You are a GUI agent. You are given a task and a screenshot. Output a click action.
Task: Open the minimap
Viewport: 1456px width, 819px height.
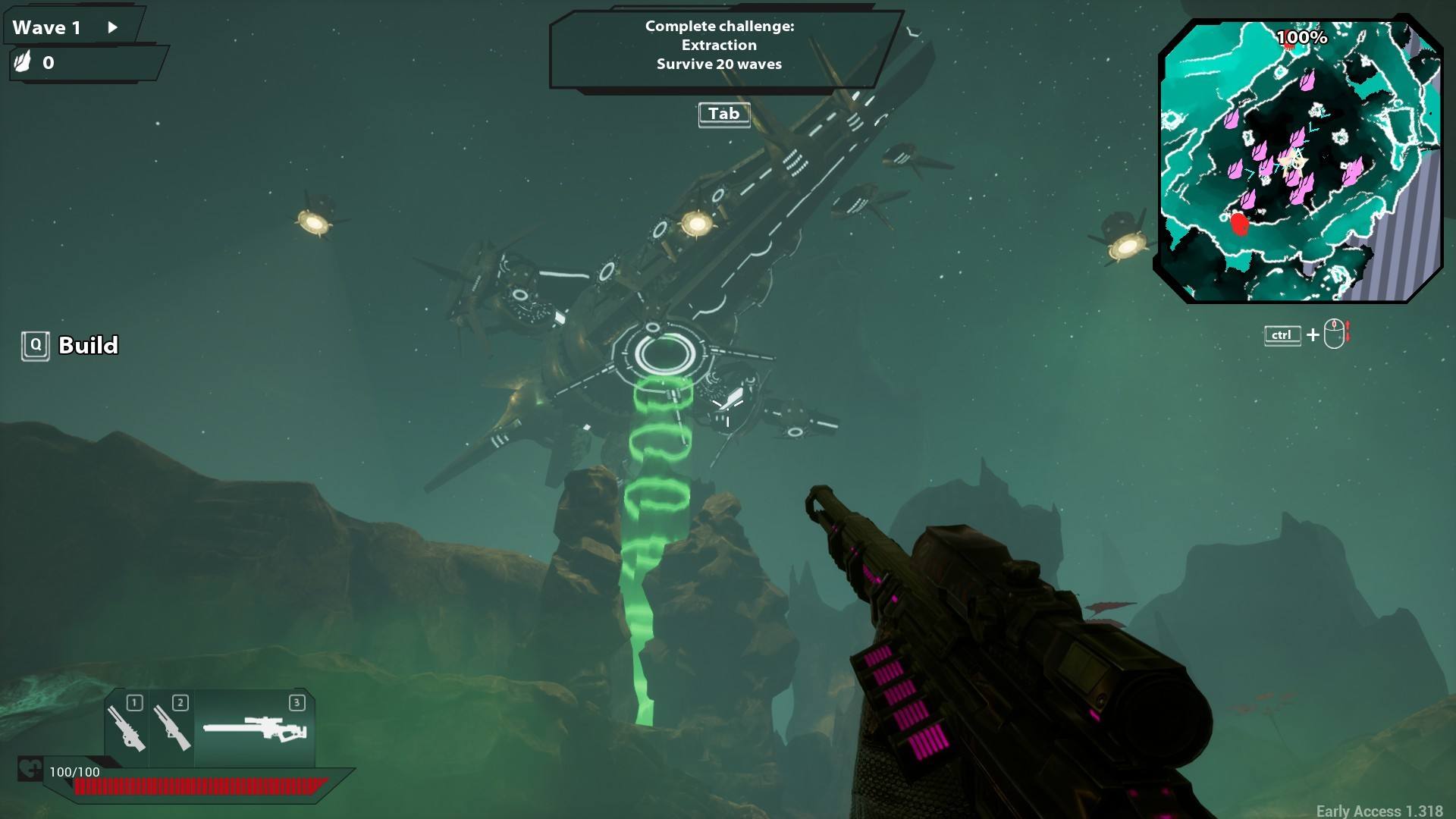[x=1300, y=161]
